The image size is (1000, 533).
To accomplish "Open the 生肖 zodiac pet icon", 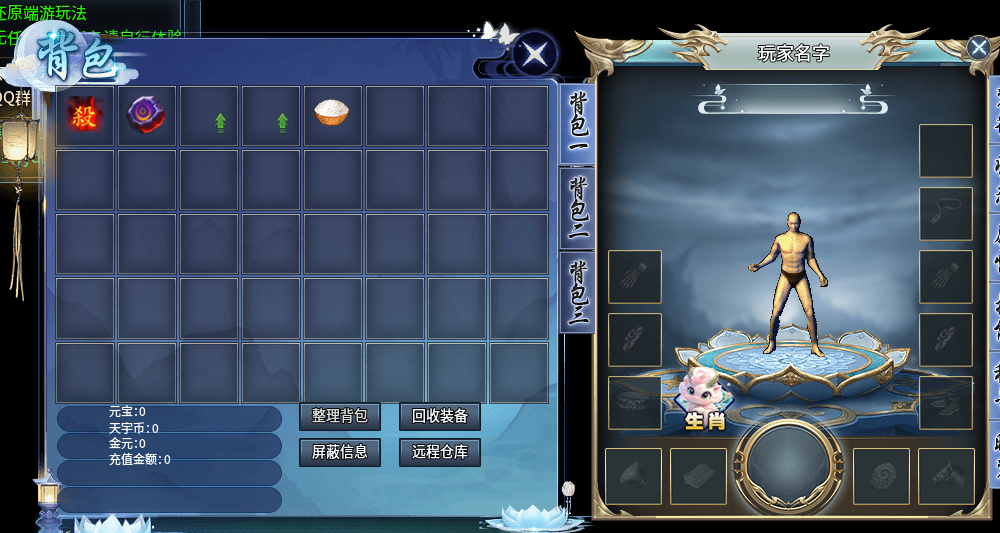I will click(703, 399).
